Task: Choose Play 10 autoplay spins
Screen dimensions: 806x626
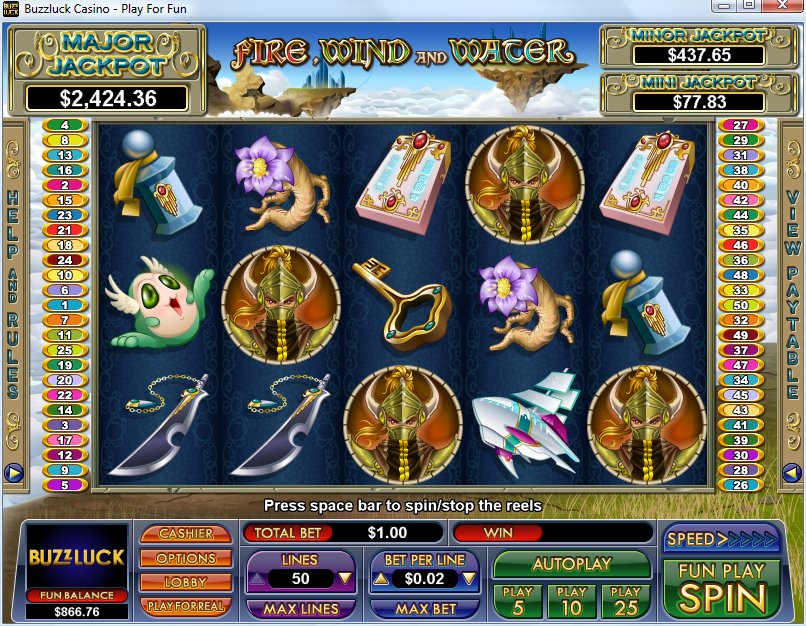Action: [571, 600]
